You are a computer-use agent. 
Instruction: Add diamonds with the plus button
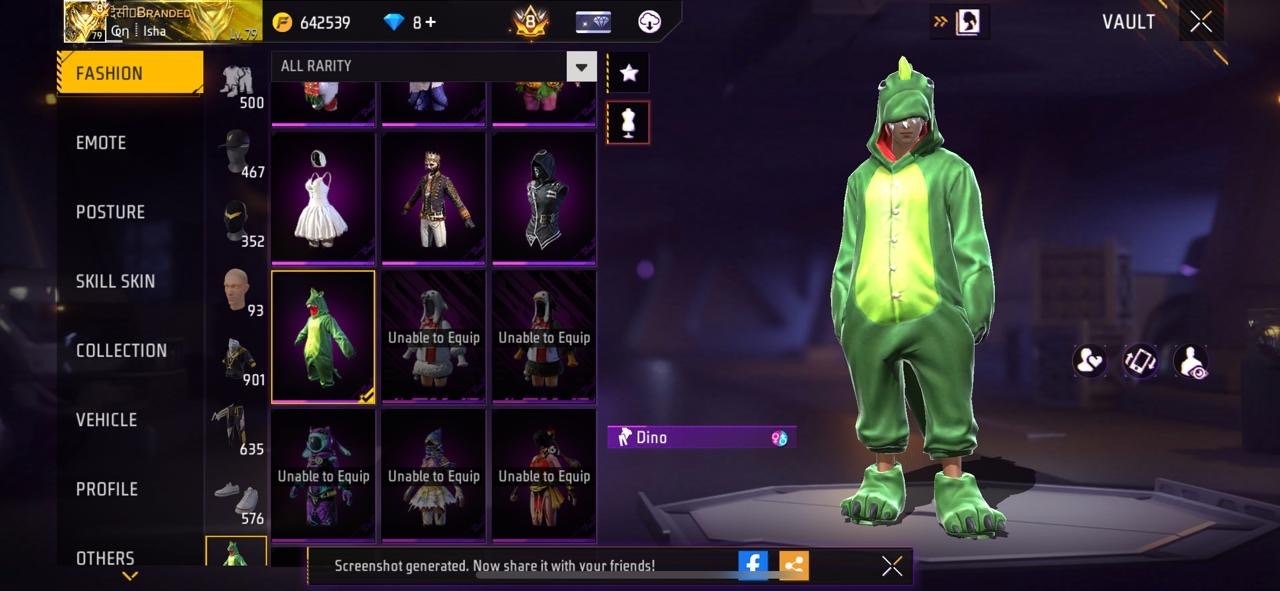[430, 22]
